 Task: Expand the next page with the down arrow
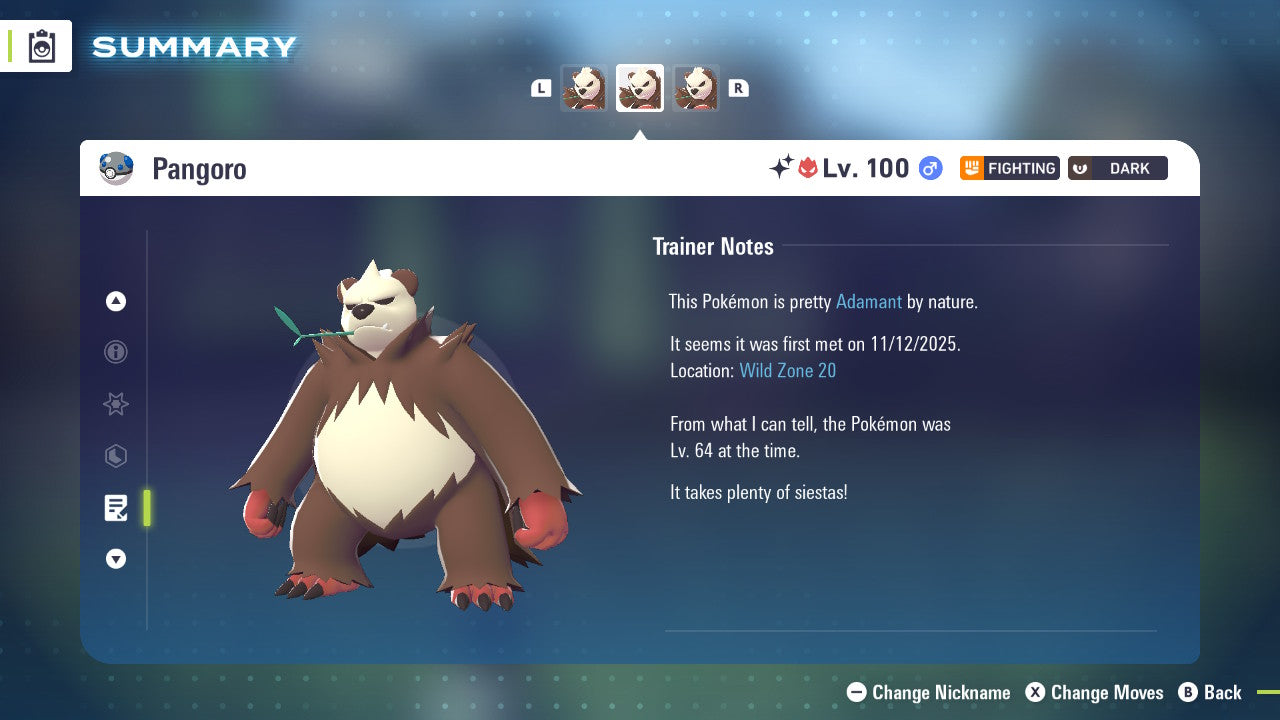pos(115,559)
